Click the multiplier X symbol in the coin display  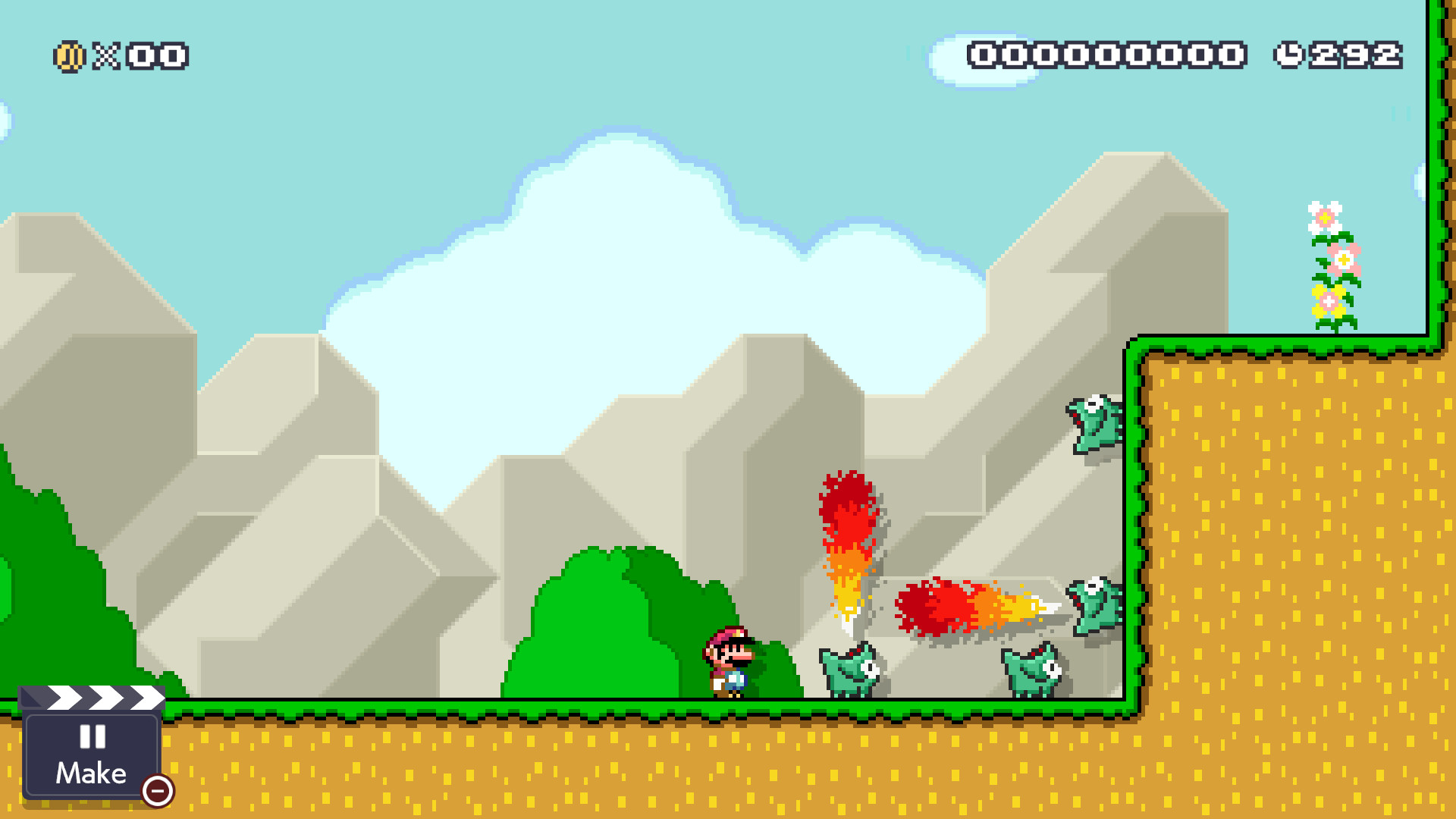tap(105, 55)
